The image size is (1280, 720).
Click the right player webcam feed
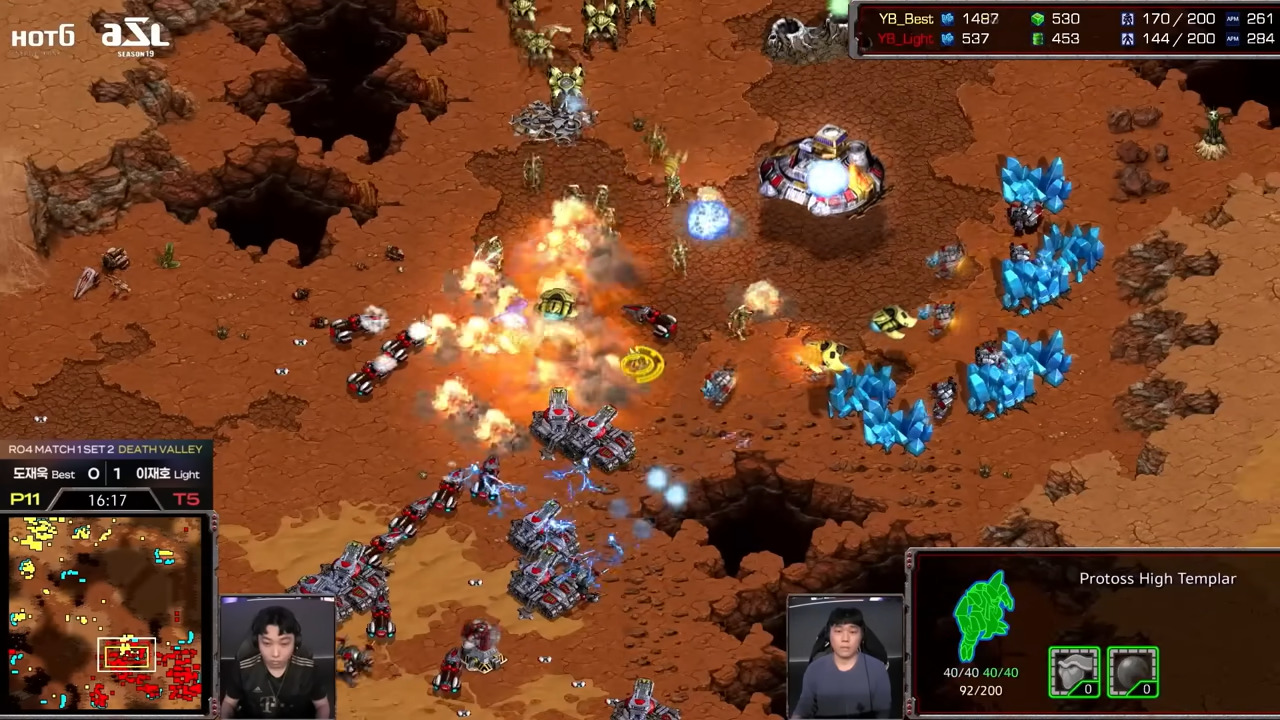(845, 656)
